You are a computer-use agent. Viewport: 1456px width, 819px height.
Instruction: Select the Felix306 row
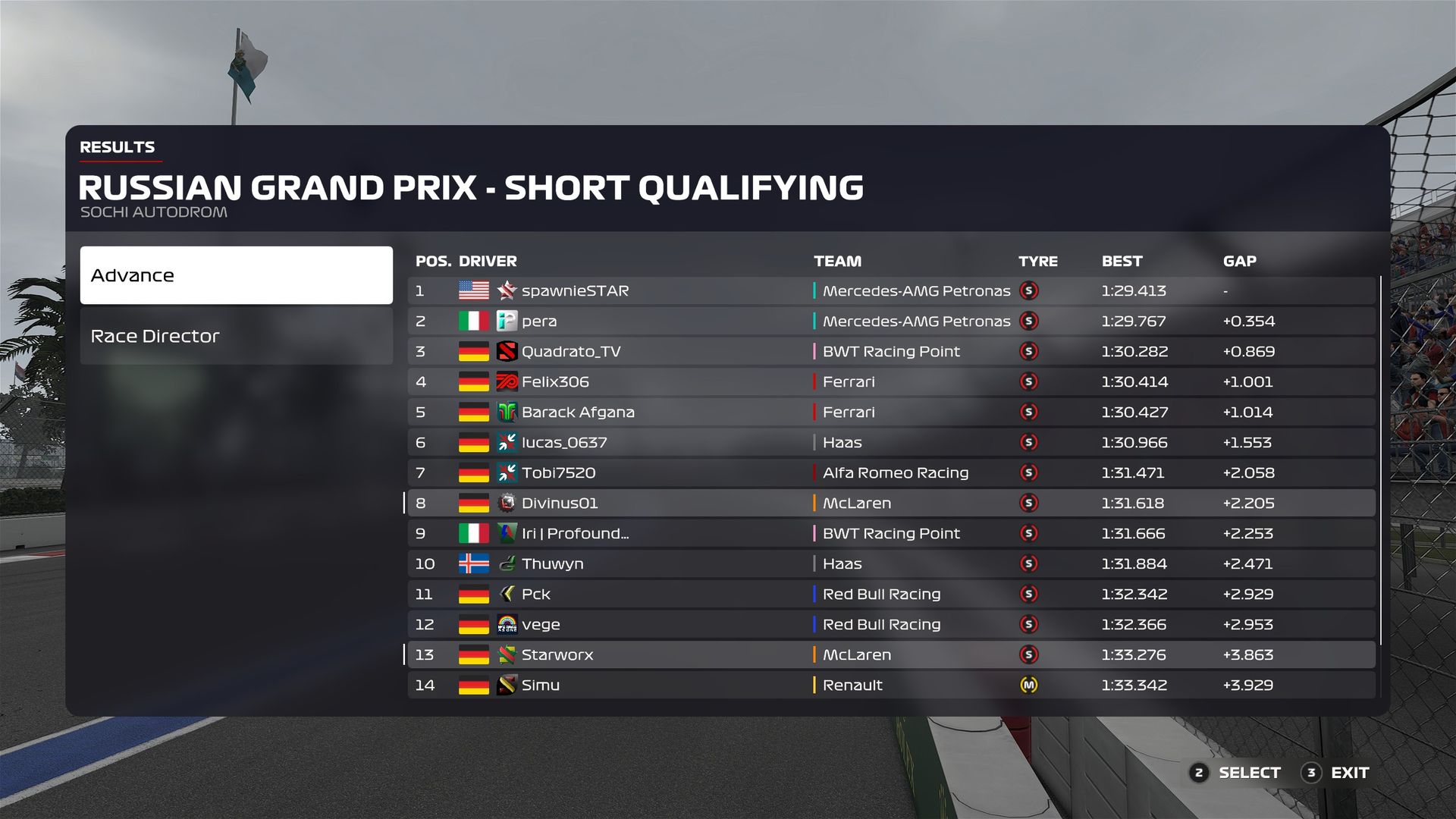pyautogui.click(x=890, y=381)
